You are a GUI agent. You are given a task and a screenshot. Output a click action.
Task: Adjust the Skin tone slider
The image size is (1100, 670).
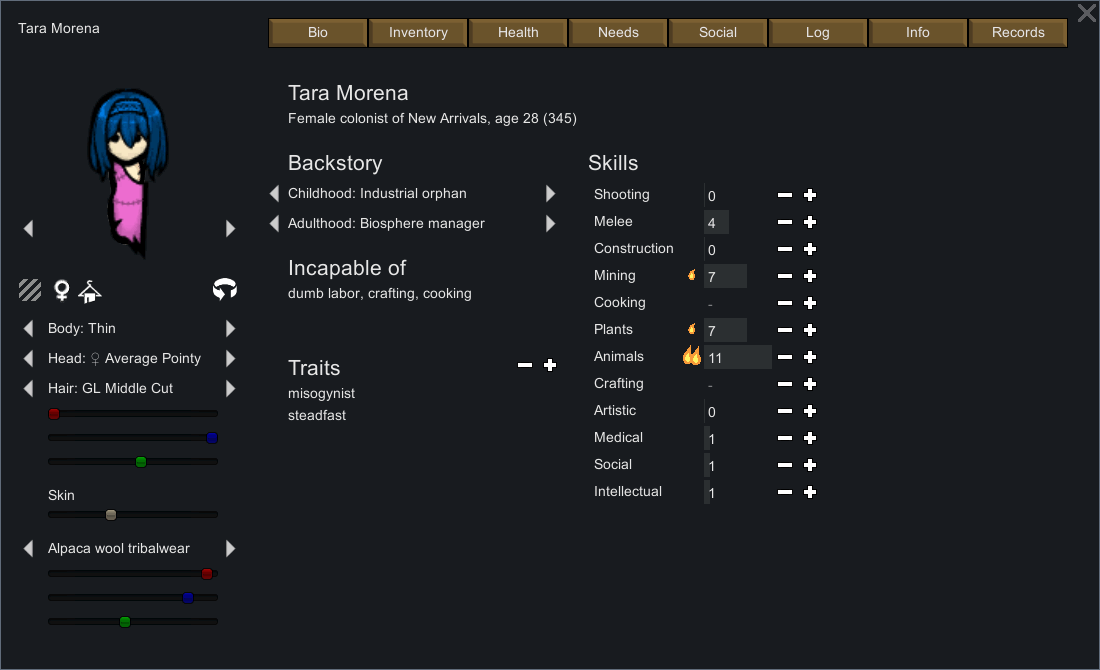[x=111, y=515]
